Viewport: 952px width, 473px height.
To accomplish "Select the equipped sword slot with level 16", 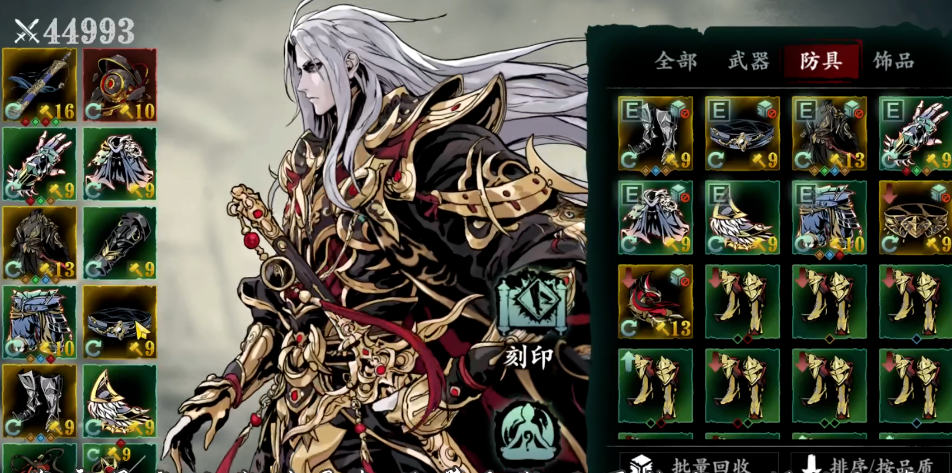I will [39, 85].
